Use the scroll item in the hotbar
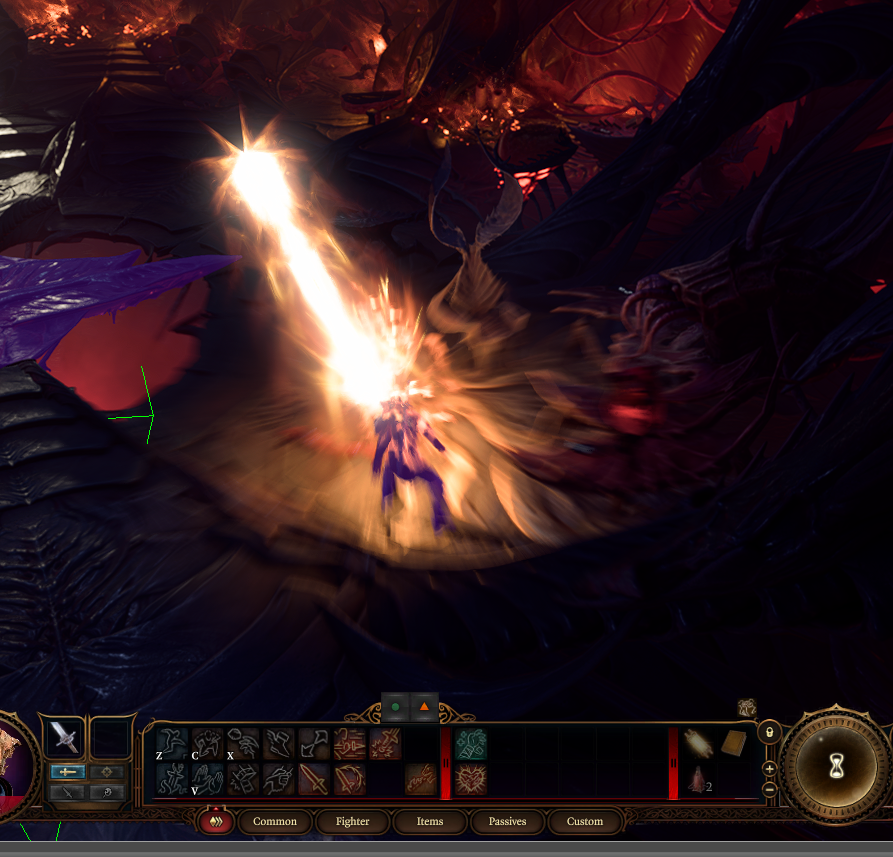The image size is (893, 857). [x=699, y=743]
